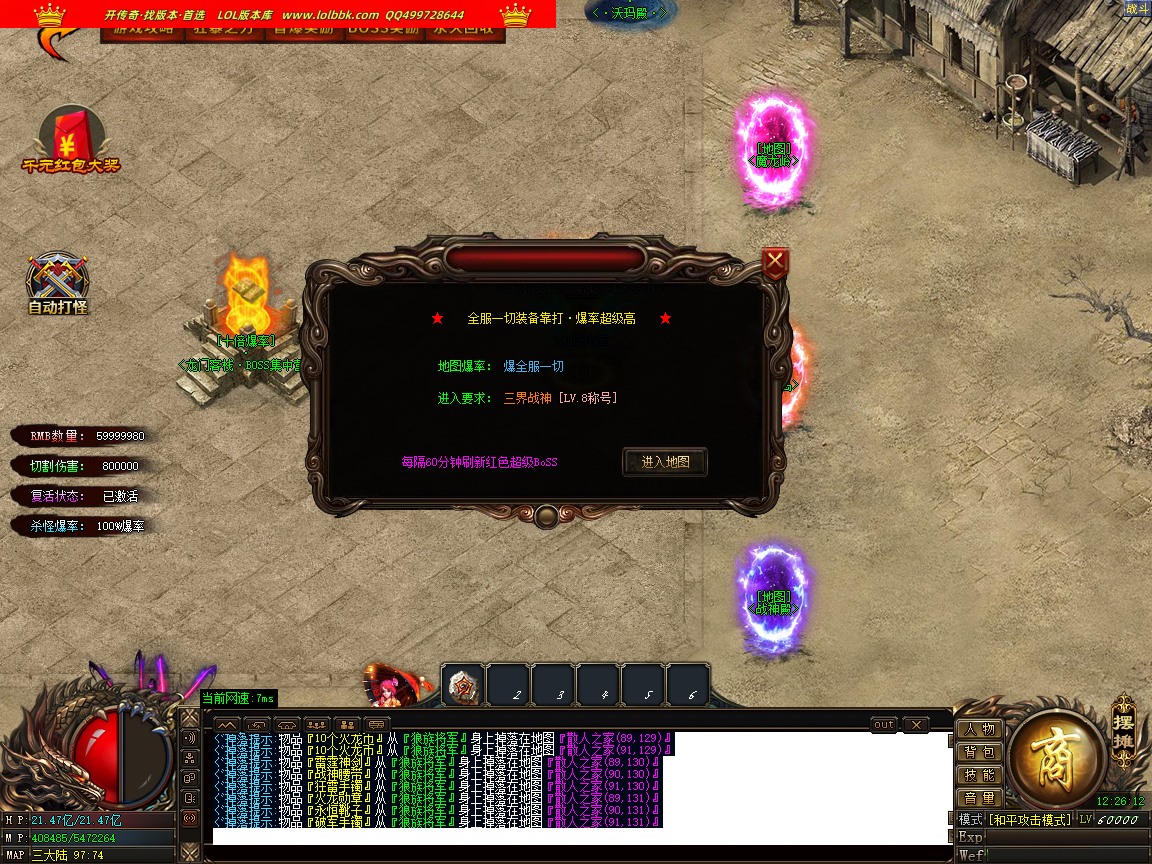
Task: Click the 进入地图 enter map button
Action: (x=665, y=462)
